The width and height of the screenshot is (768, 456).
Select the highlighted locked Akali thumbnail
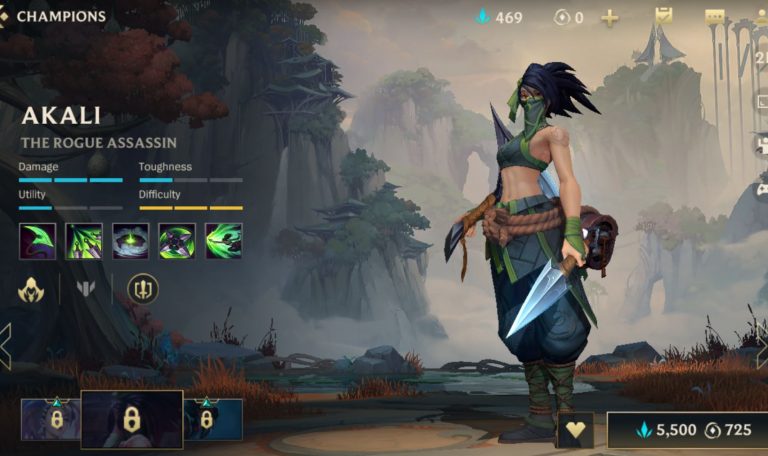[132, 420]
